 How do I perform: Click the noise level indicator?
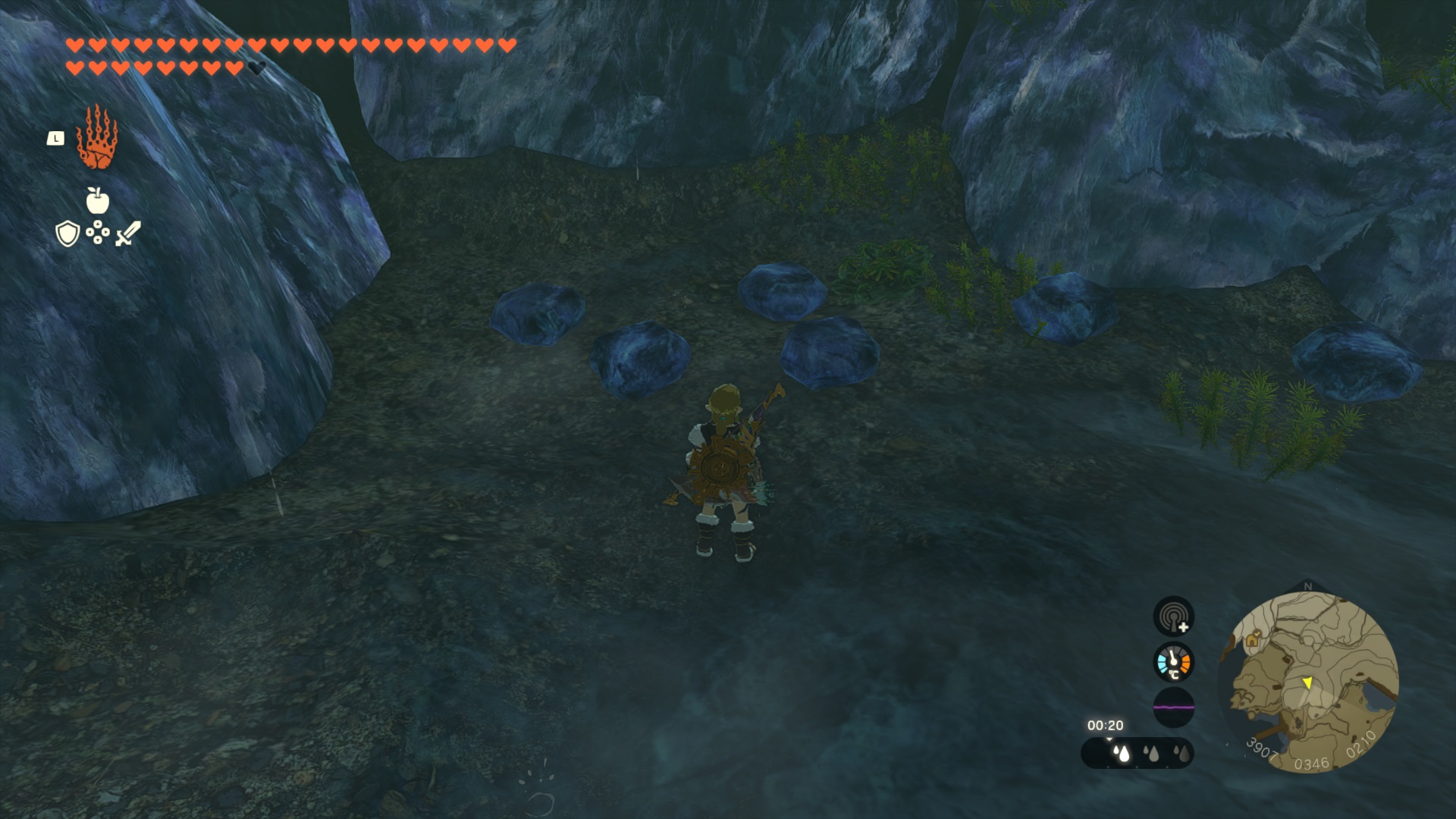(1173, 708)
